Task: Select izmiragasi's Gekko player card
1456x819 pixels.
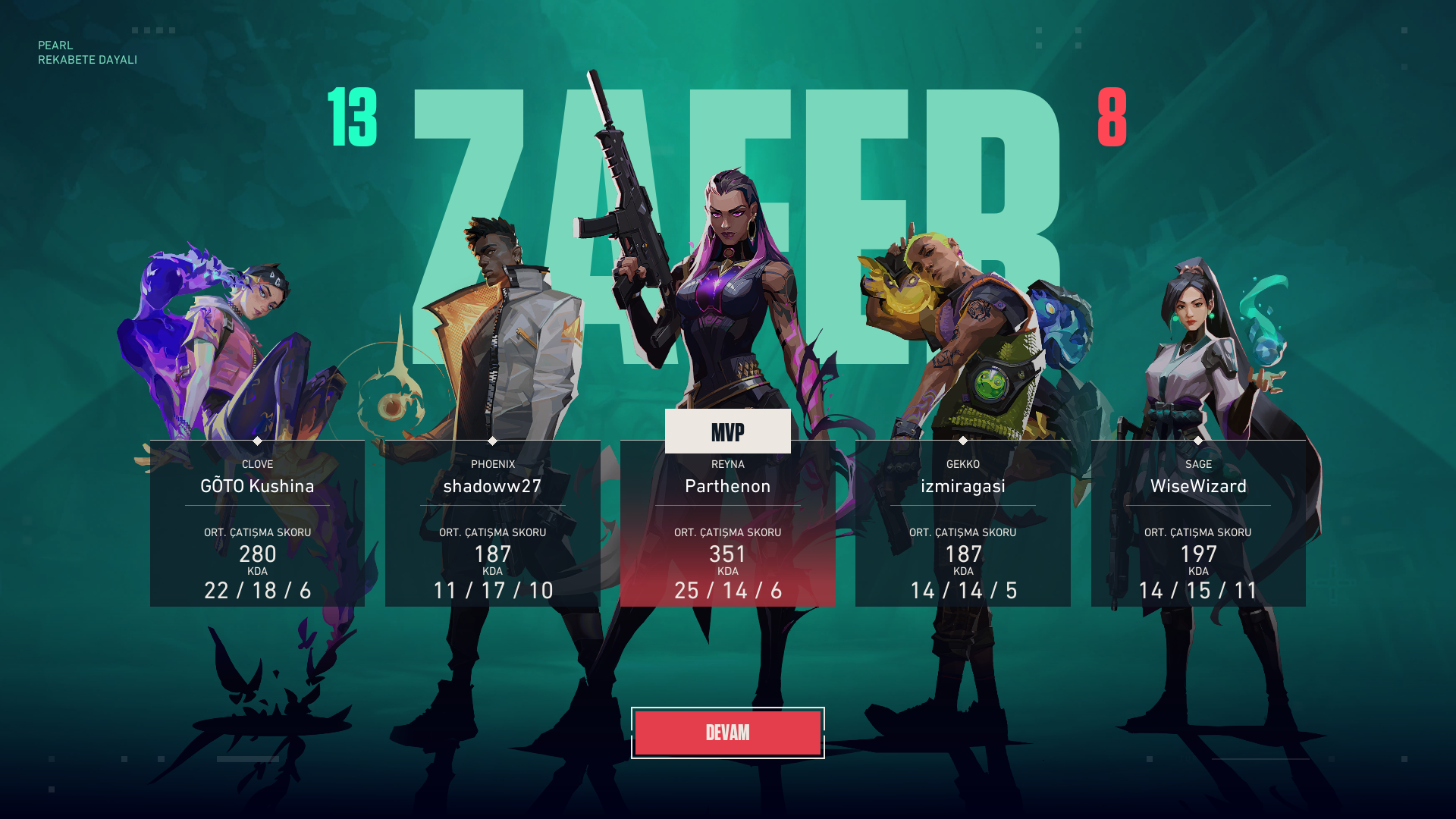Action: pos(962,523)
